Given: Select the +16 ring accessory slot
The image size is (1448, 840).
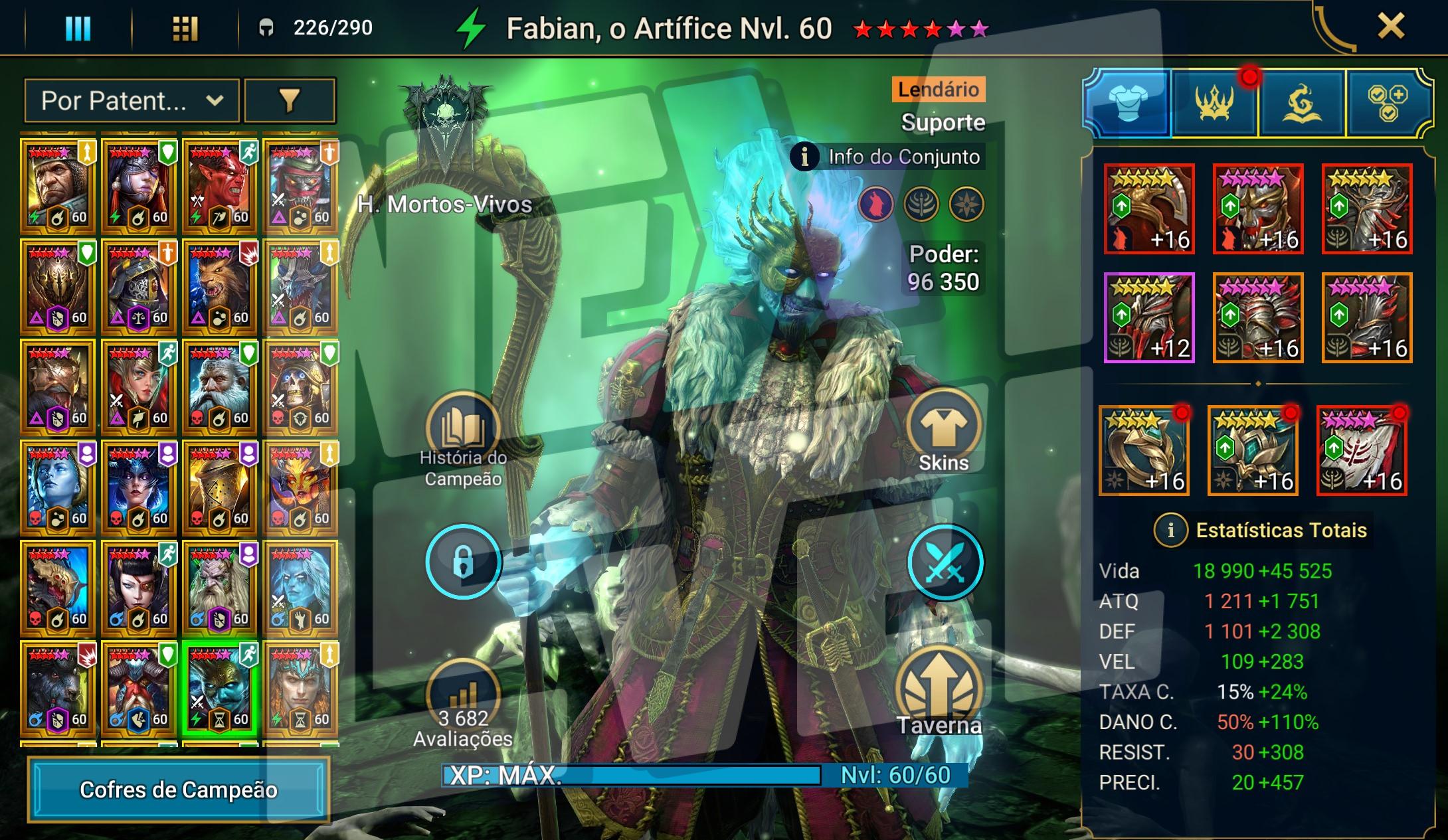Looking at the screenshot, I should coord(1144,450).
